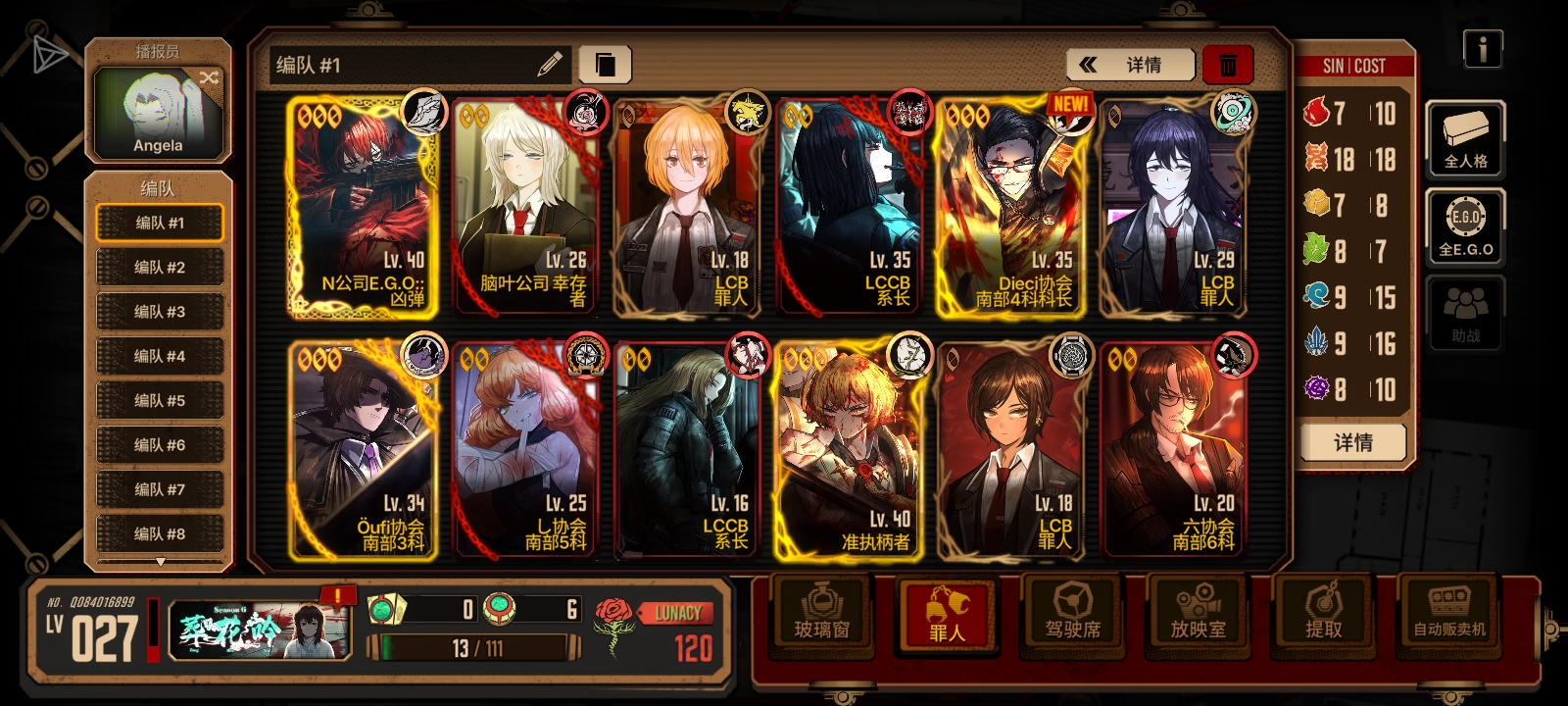
Task: Open the 全E.G.O panel icon
Action: [1464, 227]
